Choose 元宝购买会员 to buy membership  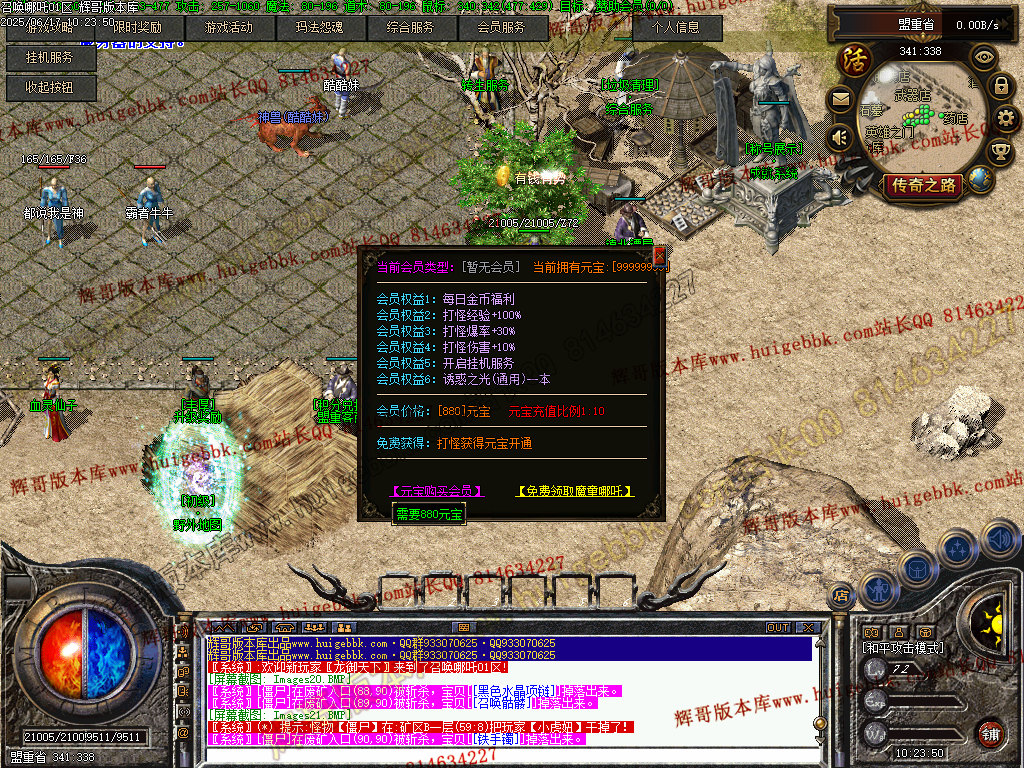coord(437,491)
